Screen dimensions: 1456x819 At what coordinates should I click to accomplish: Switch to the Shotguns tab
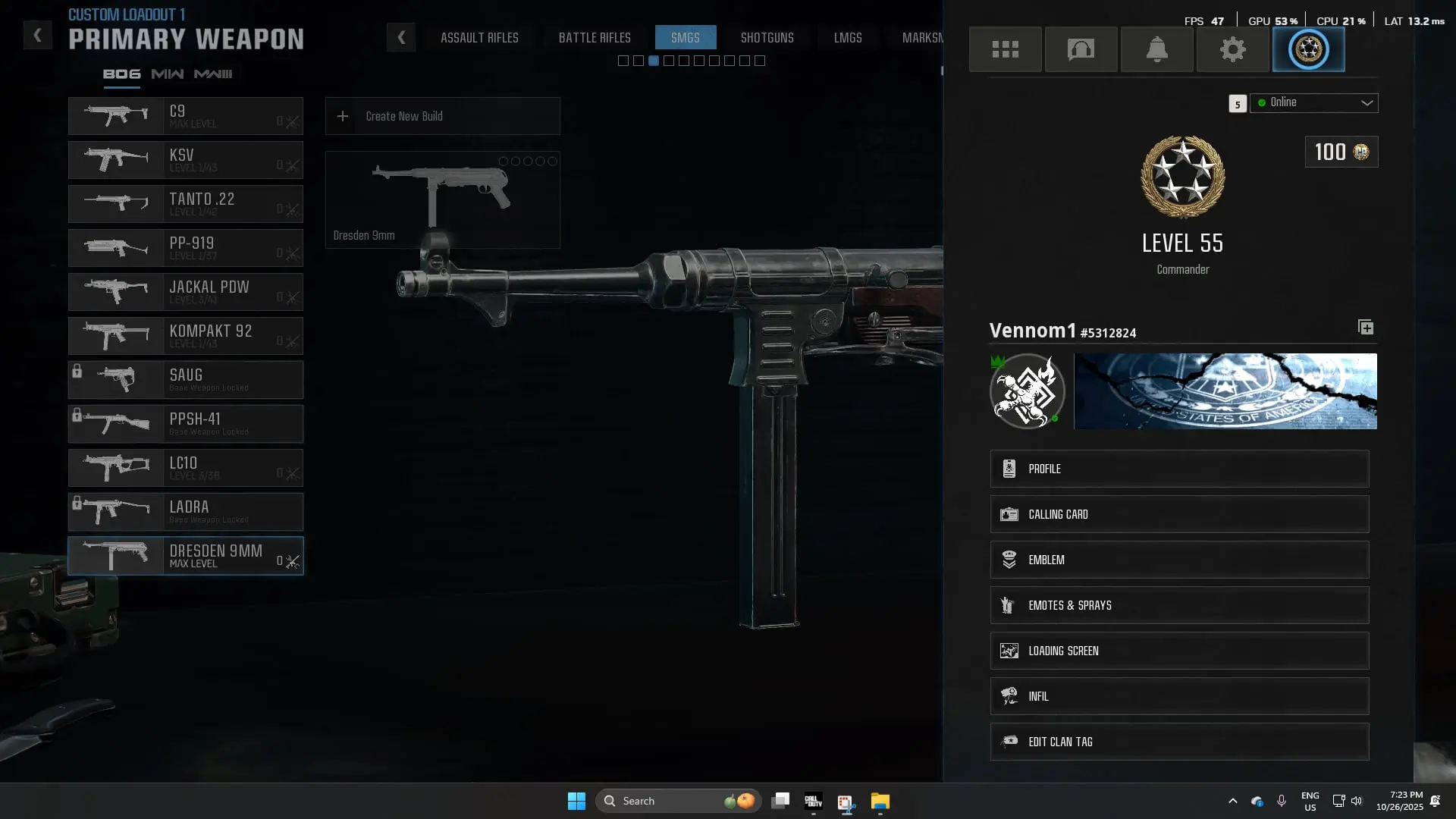tap(767, 37)
